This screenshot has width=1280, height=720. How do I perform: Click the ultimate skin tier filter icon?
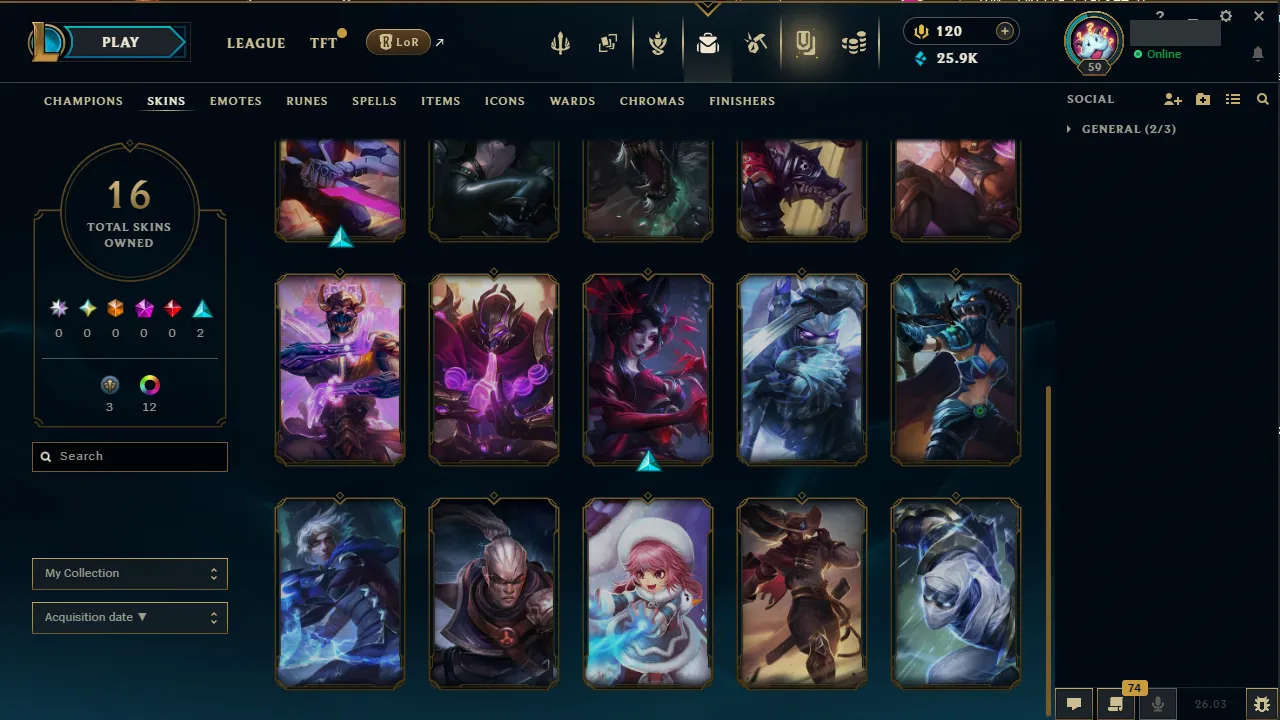coord(58,308)
